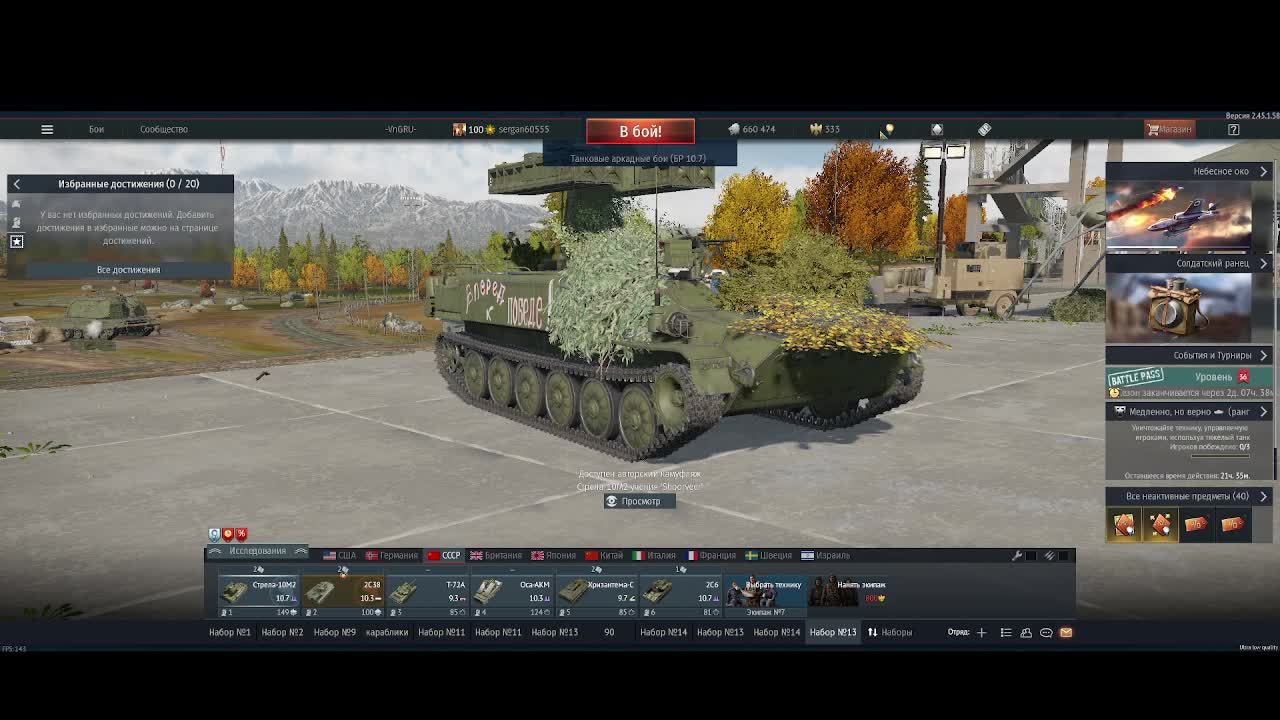Select the «Хризантема-С» vehicle slot
This screenshot has height=720, width=1280.
pos(598,591)
